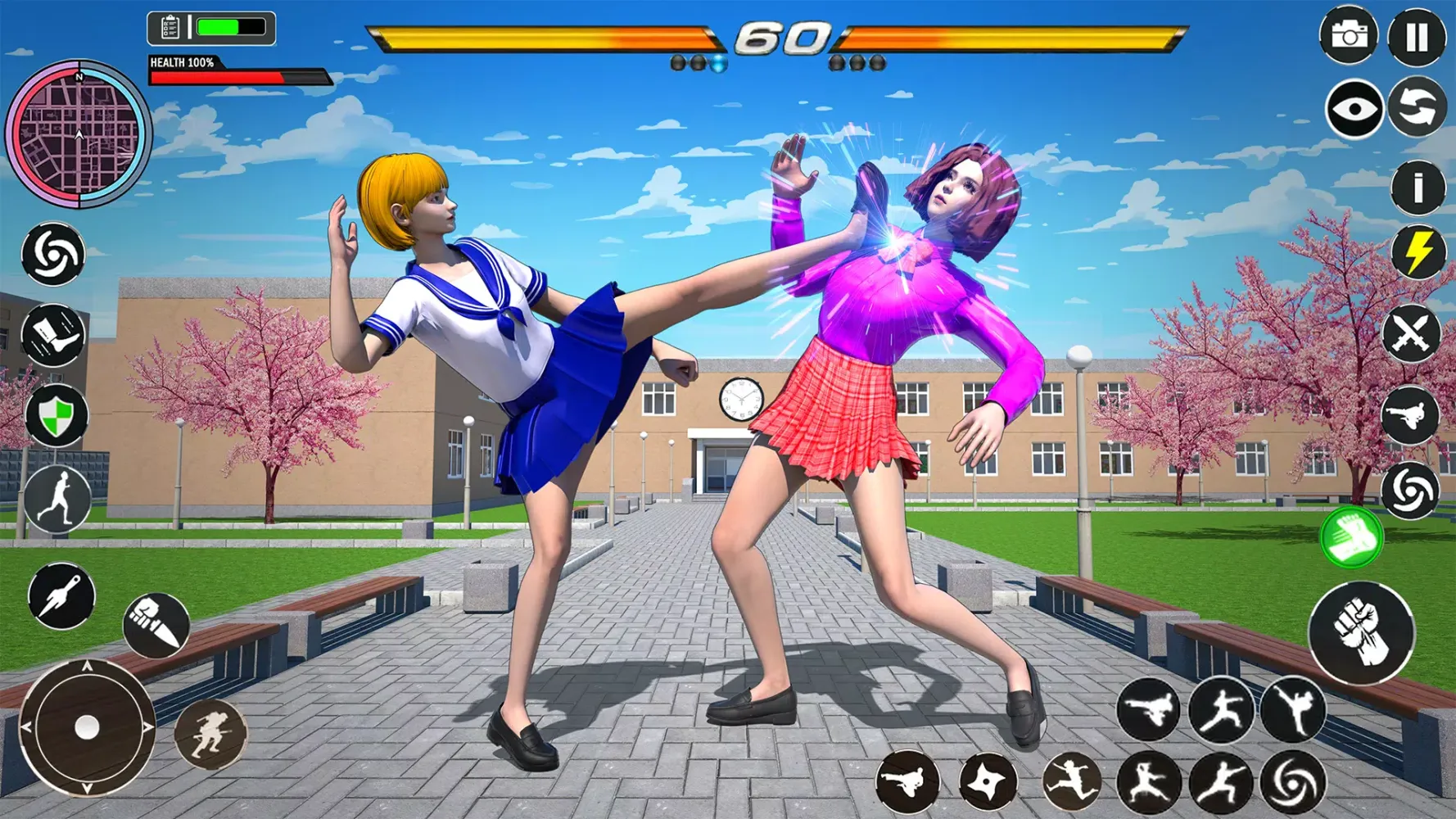Open the info button
The height and width of the screenshot is (819, 1456).
click(1418, 188)
